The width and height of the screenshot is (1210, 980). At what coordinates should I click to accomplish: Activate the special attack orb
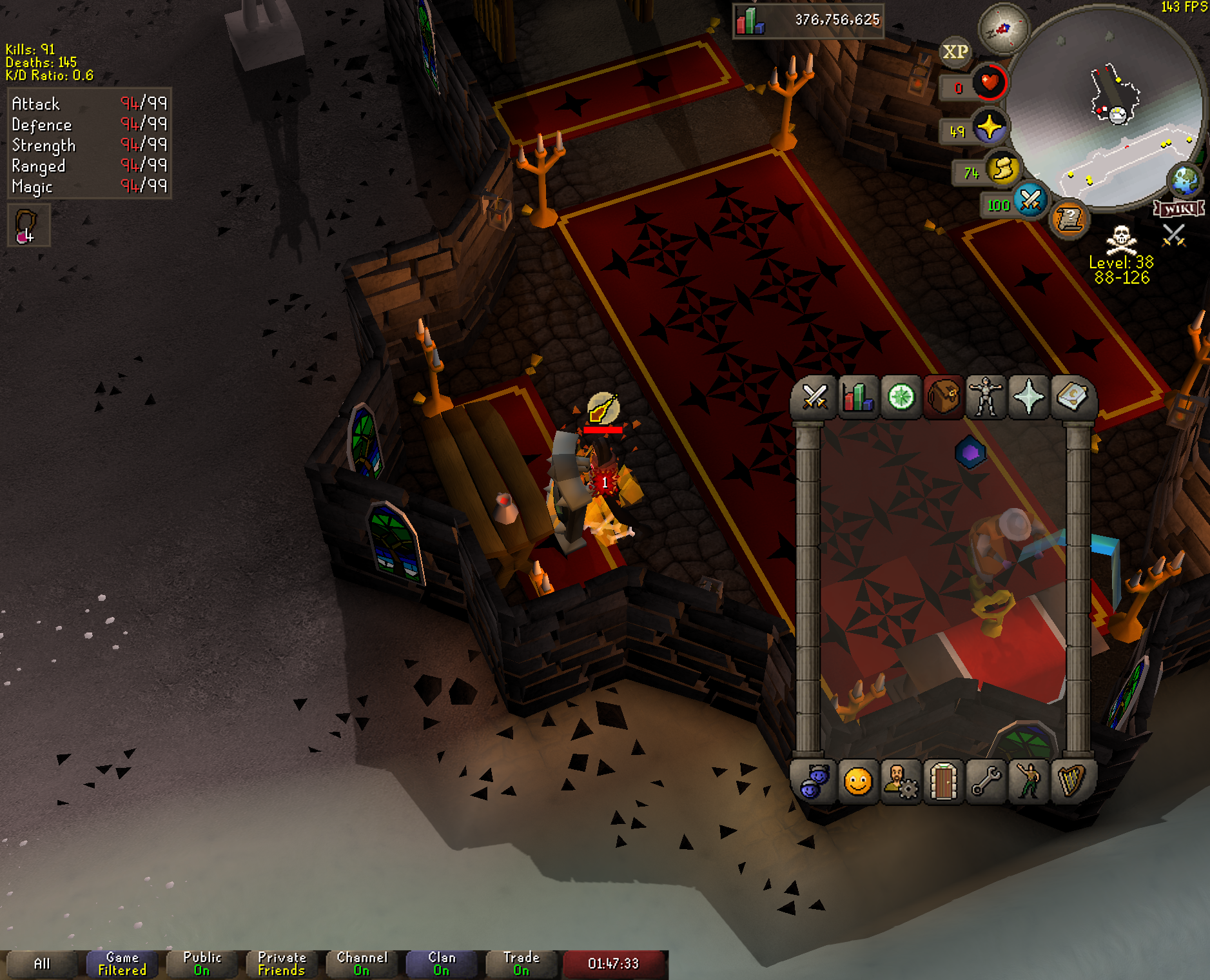click(1029, 201)
